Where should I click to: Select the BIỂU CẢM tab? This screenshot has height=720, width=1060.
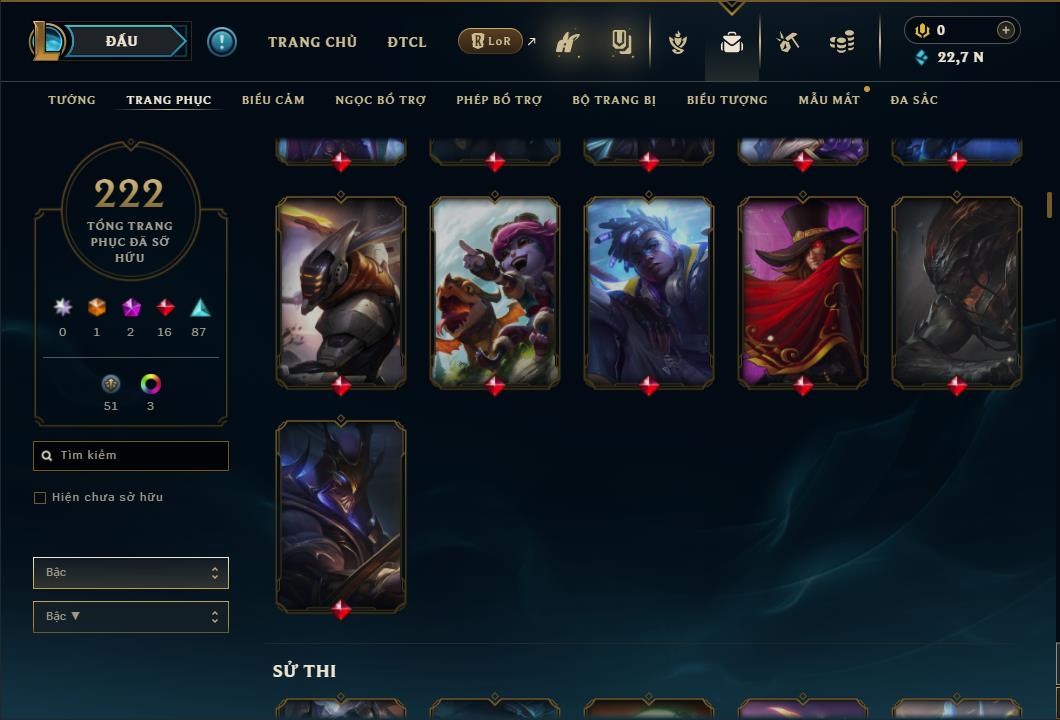coord(273,100)
